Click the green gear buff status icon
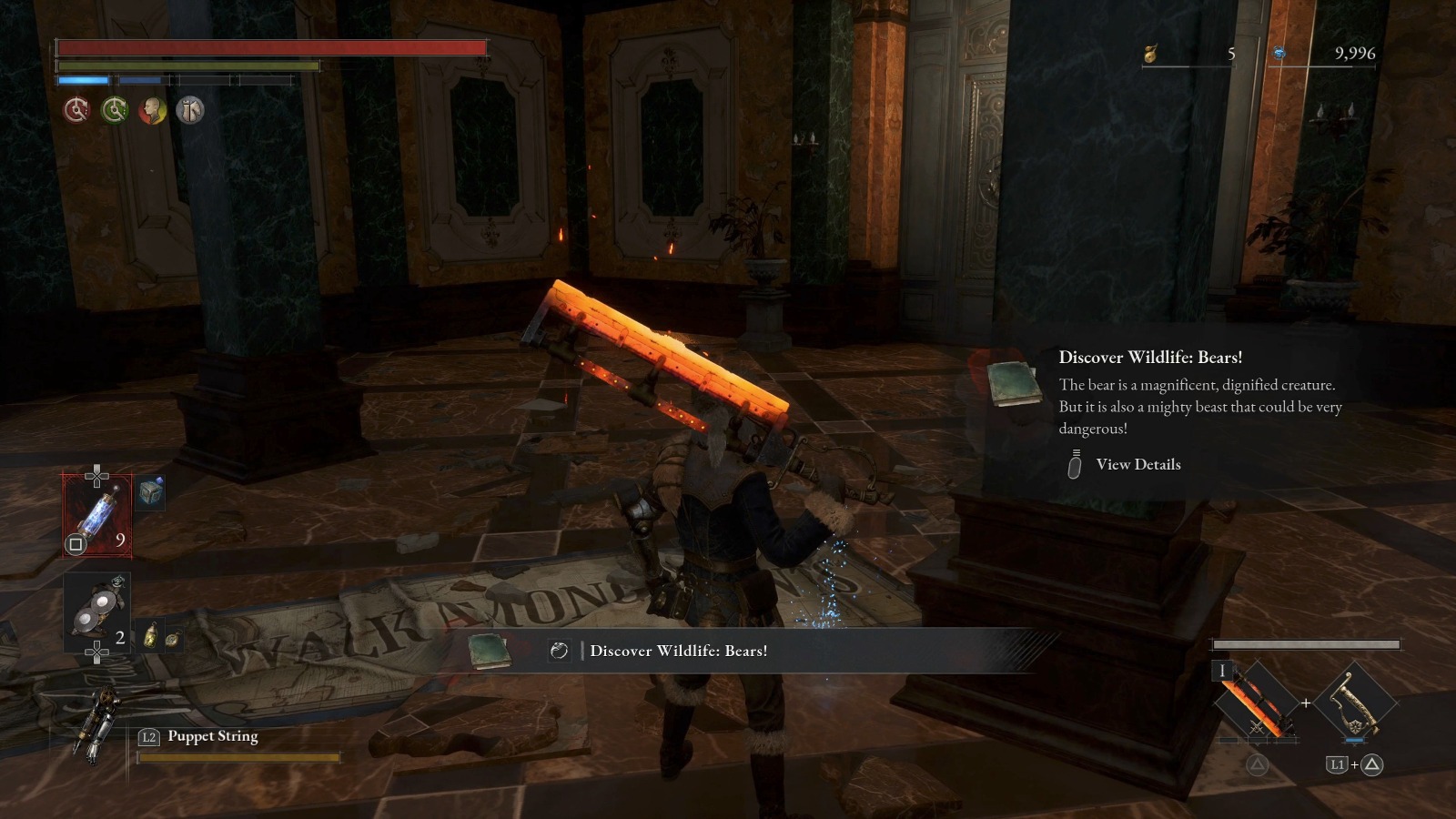Screen dimensions: 1456x819 click(x=115, y=110)
